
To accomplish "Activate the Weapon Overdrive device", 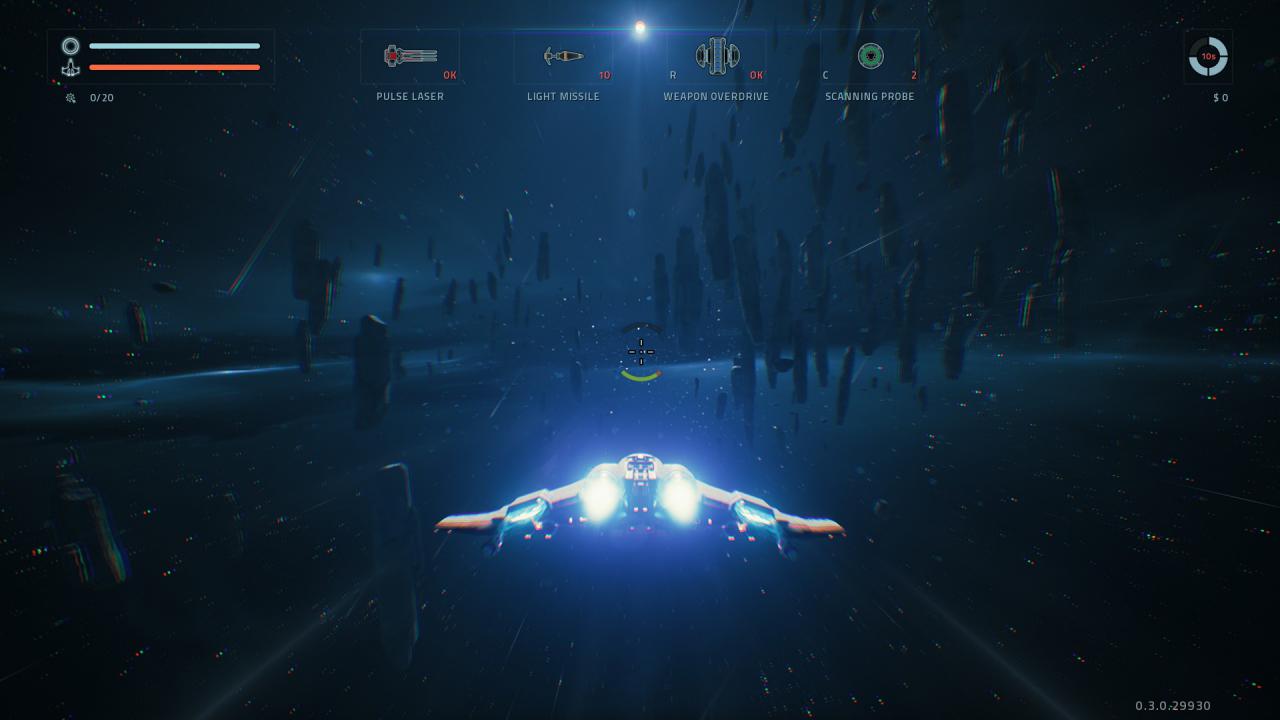I will (717, 56).
